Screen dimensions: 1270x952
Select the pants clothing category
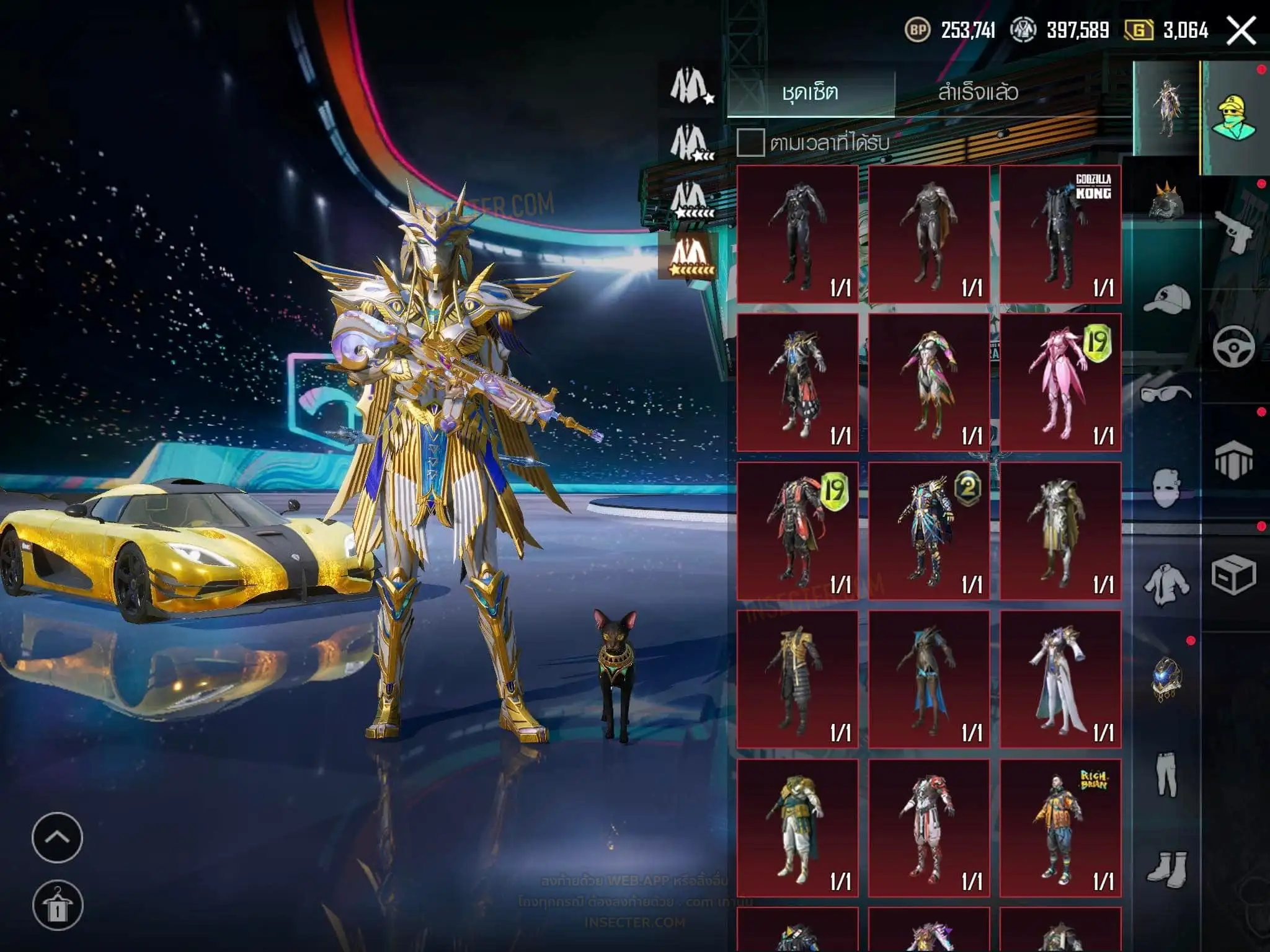tap(1166, 775)
